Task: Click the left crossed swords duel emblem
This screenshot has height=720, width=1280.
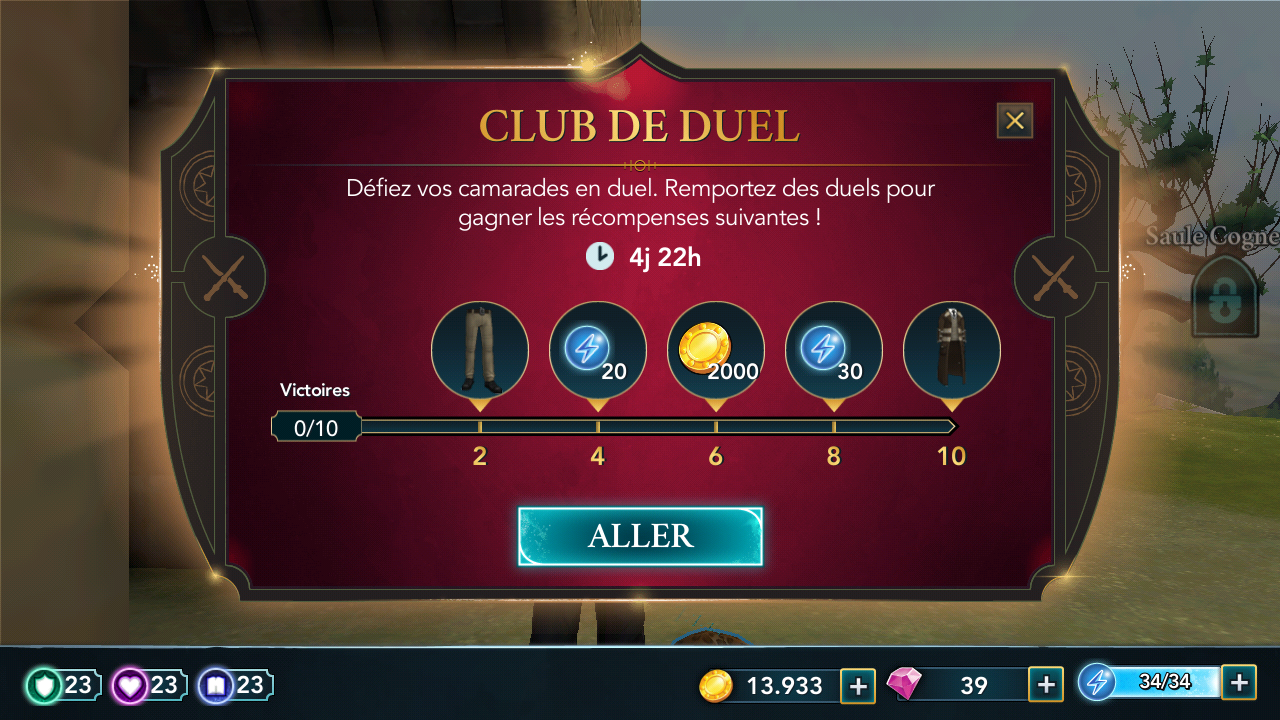Action: (222, 278)
